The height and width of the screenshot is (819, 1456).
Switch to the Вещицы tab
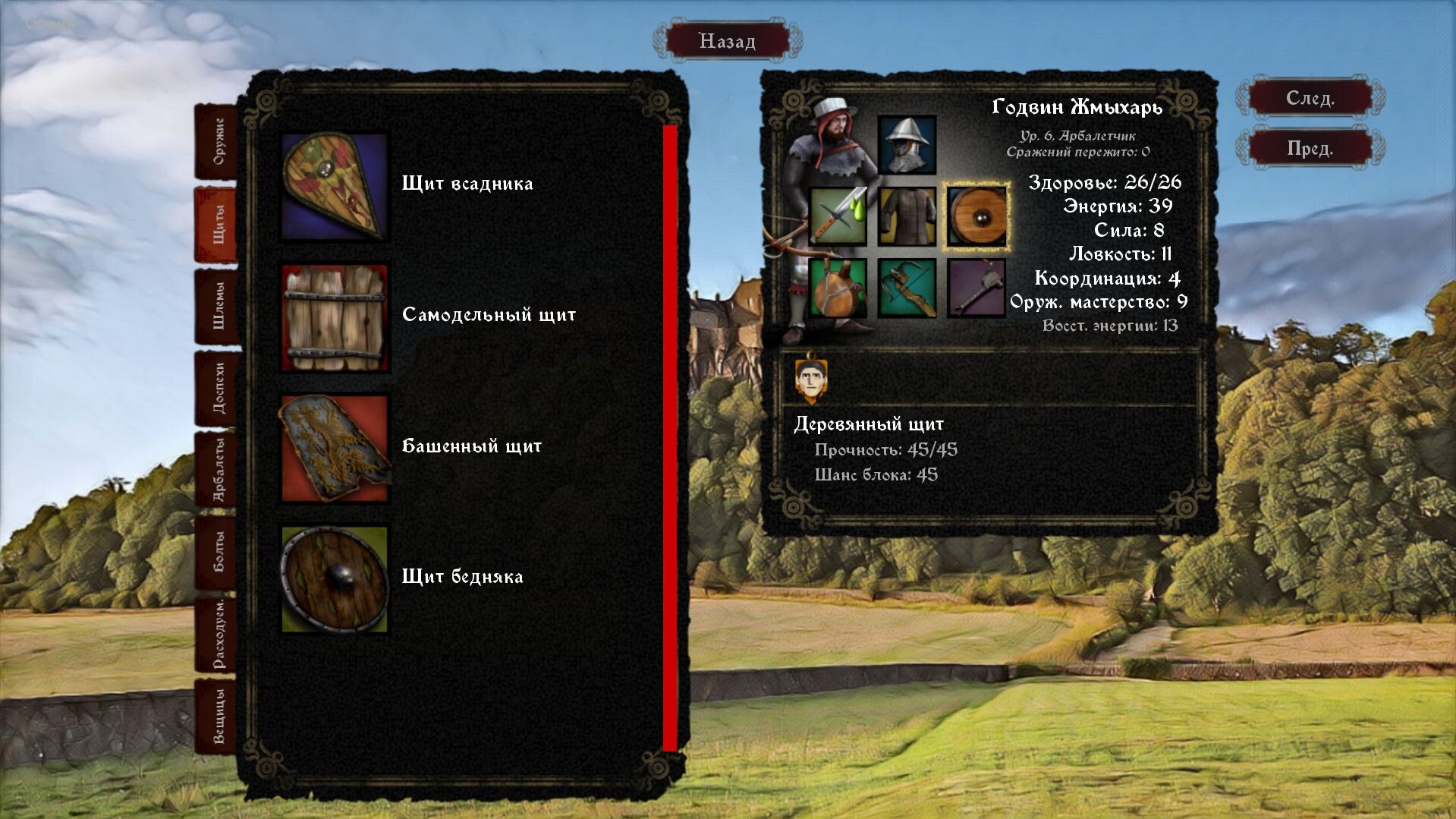click(x=218, y=717)
